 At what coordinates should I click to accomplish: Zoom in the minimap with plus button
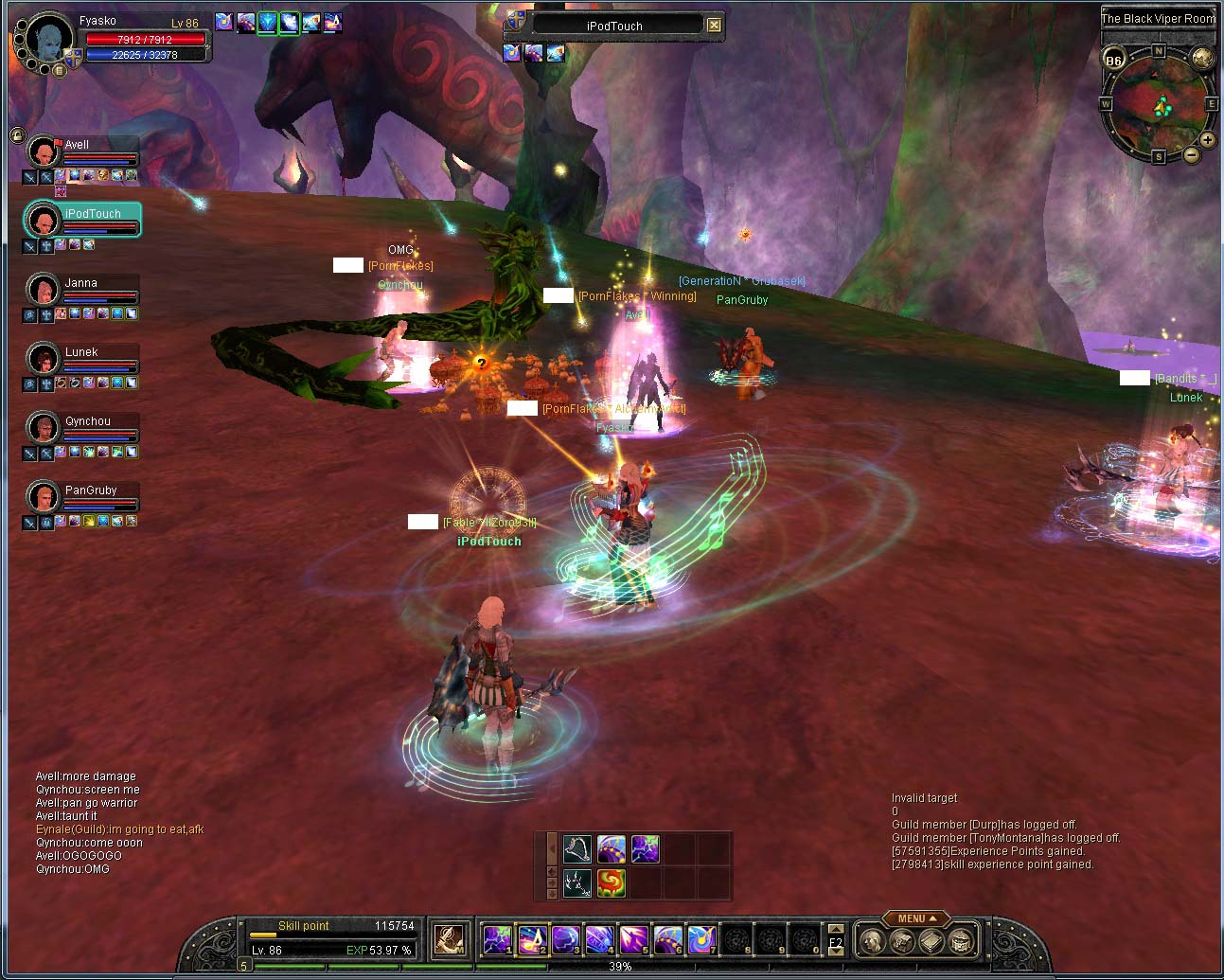[1207, 140]
